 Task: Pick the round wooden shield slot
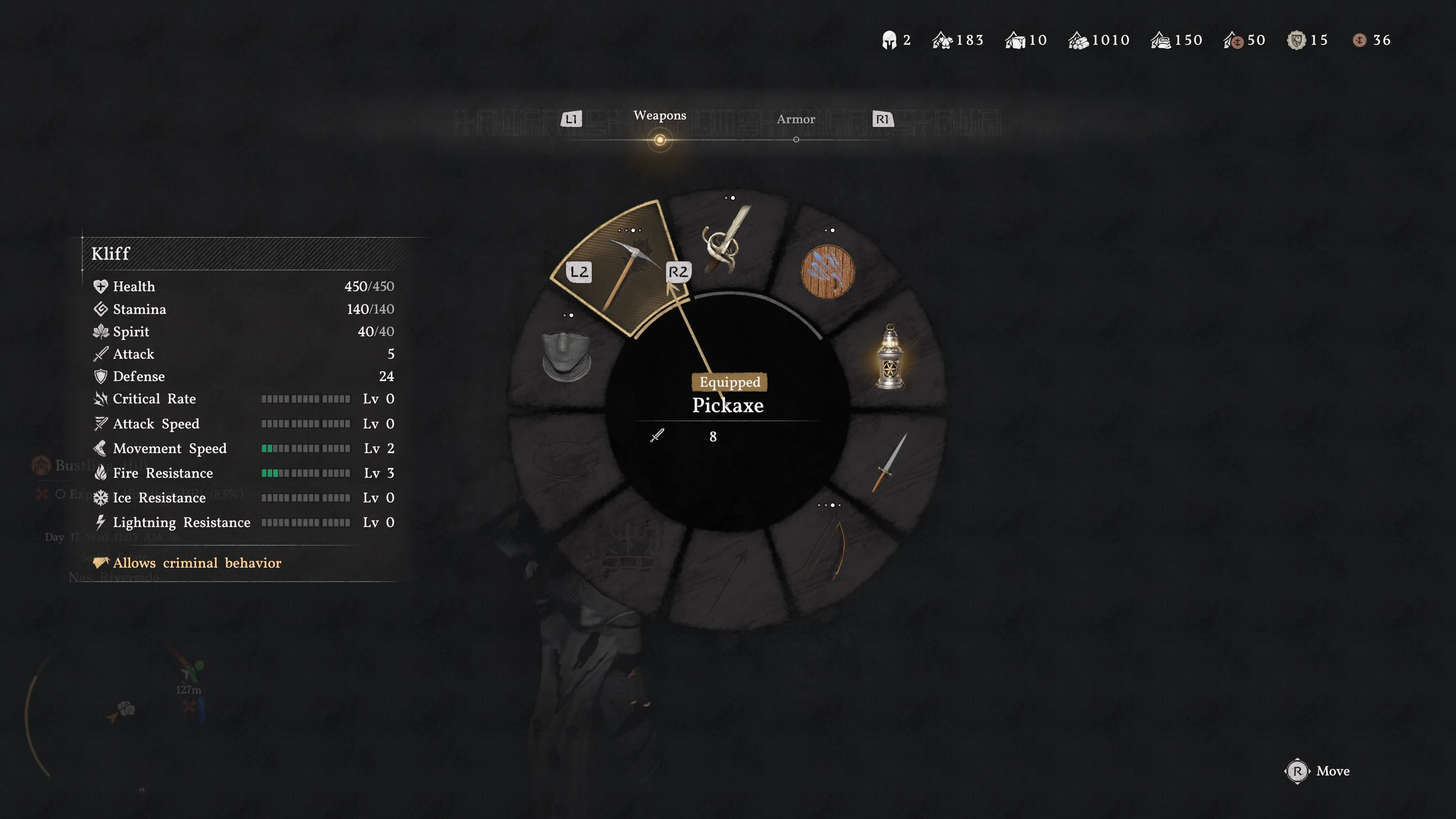click(827, 271)
